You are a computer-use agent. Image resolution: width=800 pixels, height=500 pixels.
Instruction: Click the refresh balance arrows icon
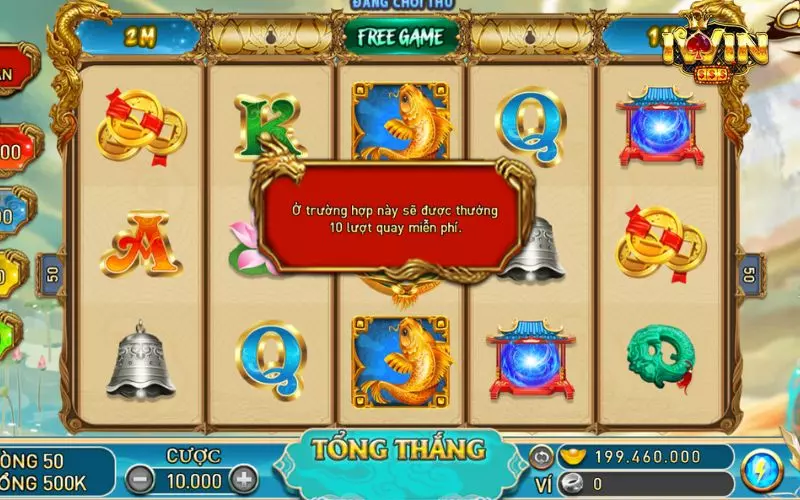[x=540, y=455]
